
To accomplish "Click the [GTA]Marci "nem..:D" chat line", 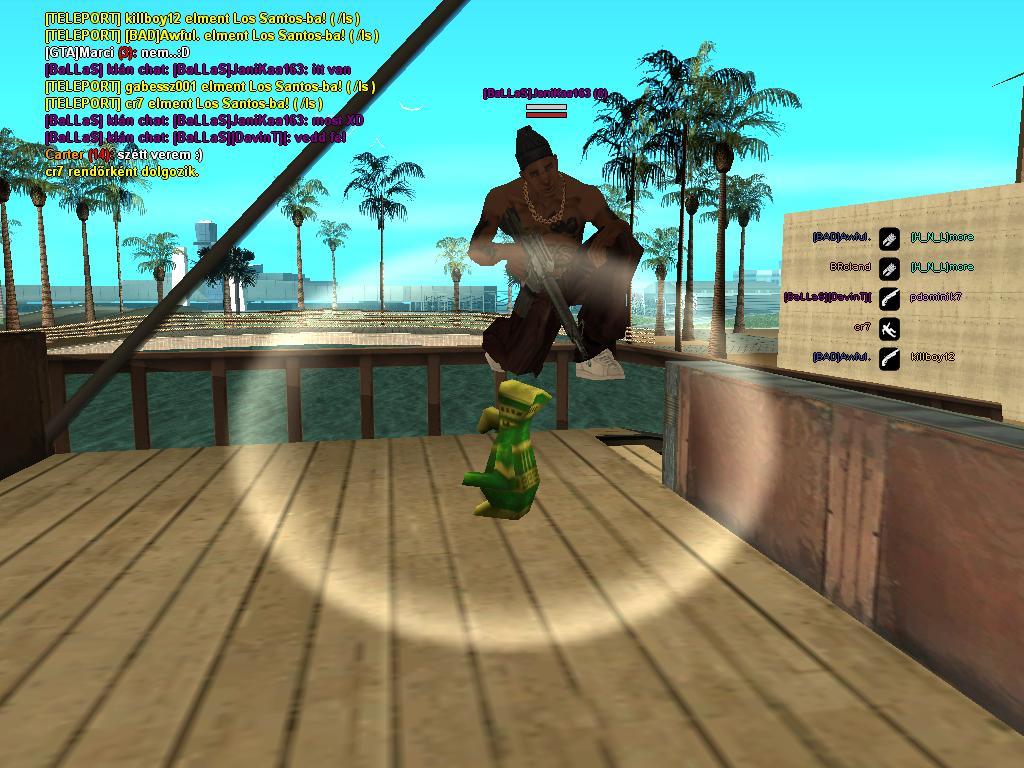I will click(x=117, y=52).
